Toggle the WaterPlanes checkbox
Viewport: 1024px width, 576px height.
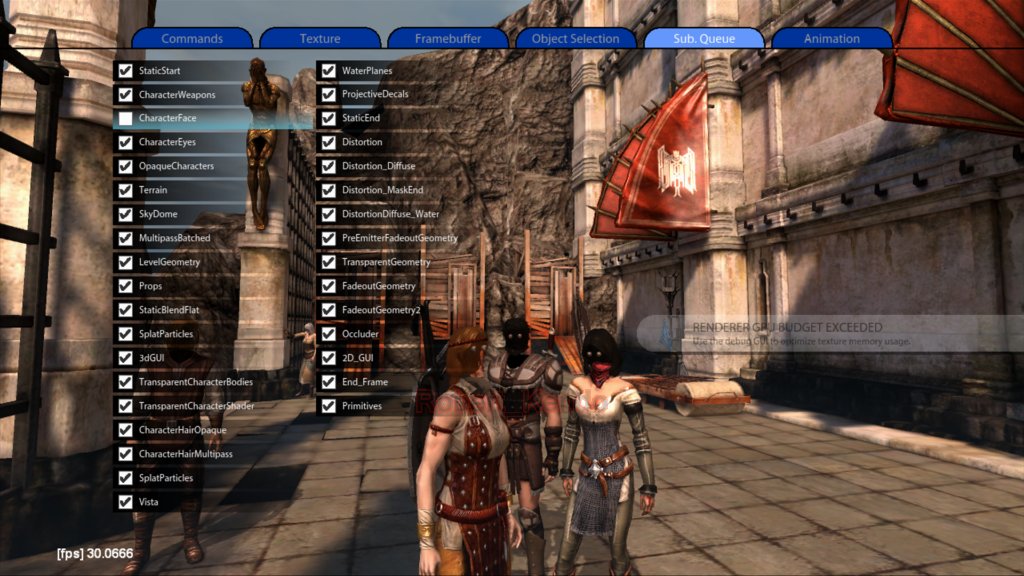[328, 71]
